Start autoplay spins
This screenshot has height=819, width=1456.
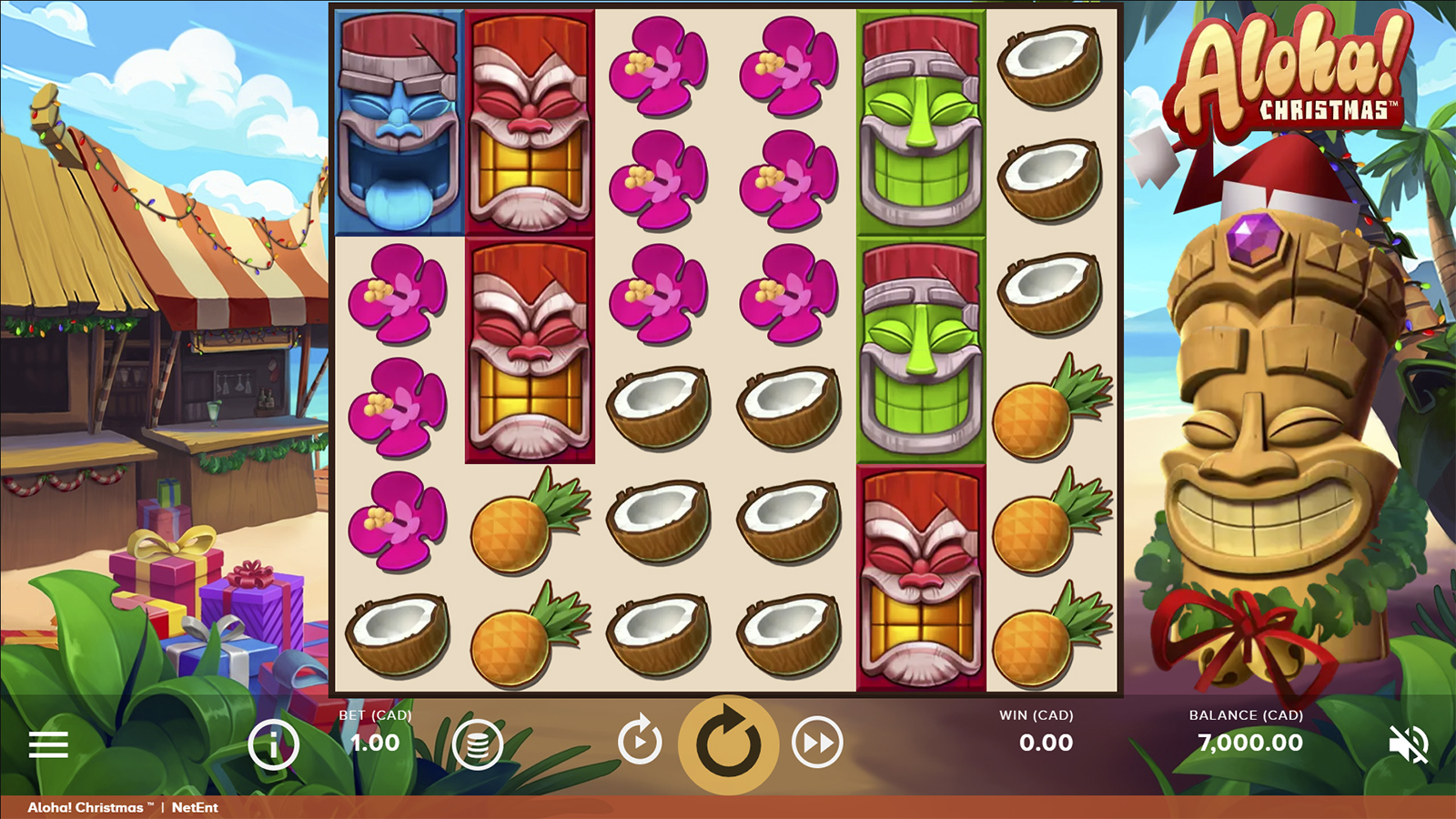tap(640, 743)
